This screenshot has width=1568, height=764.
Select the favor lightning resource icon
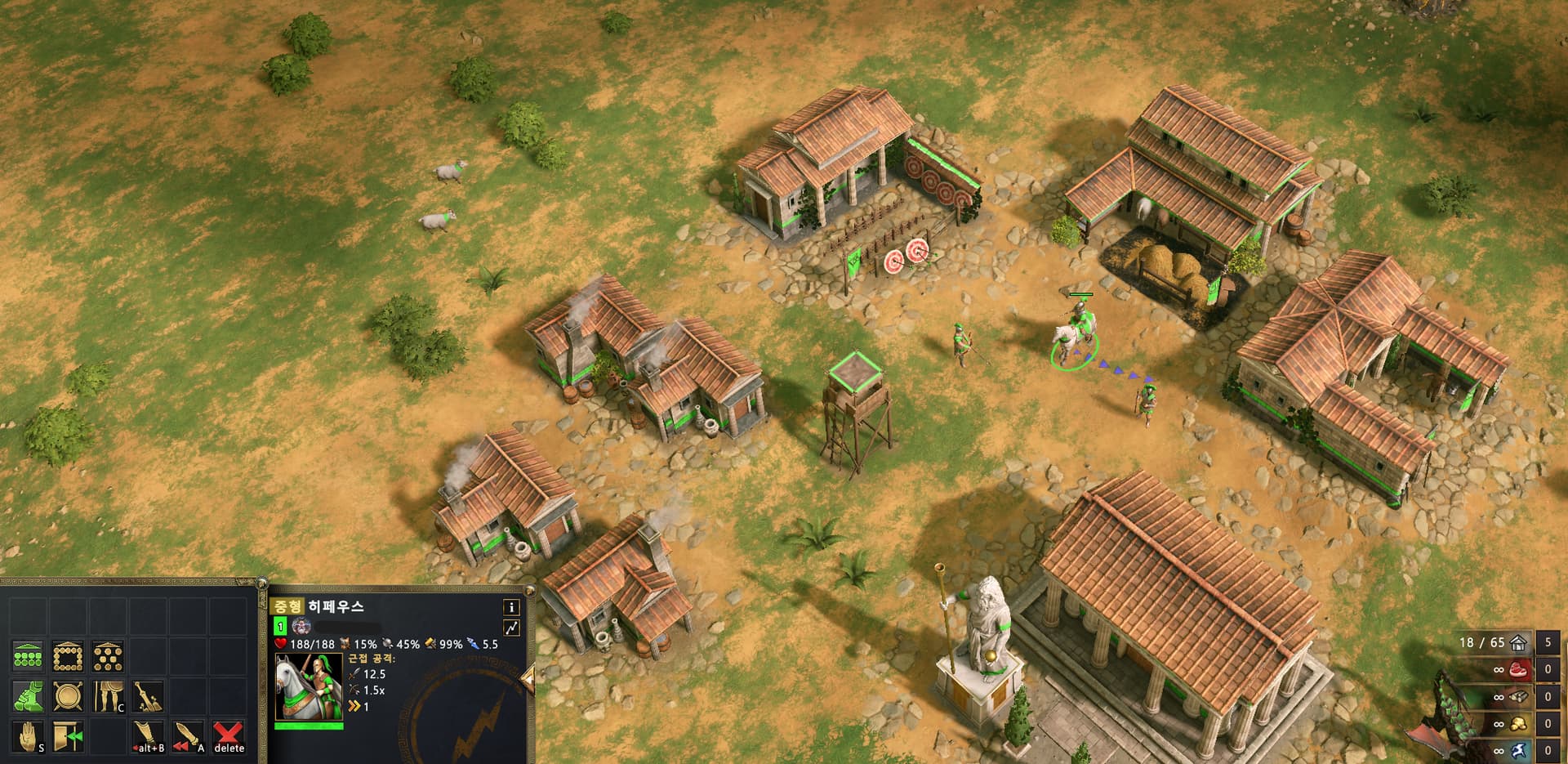pos(1520,750)
